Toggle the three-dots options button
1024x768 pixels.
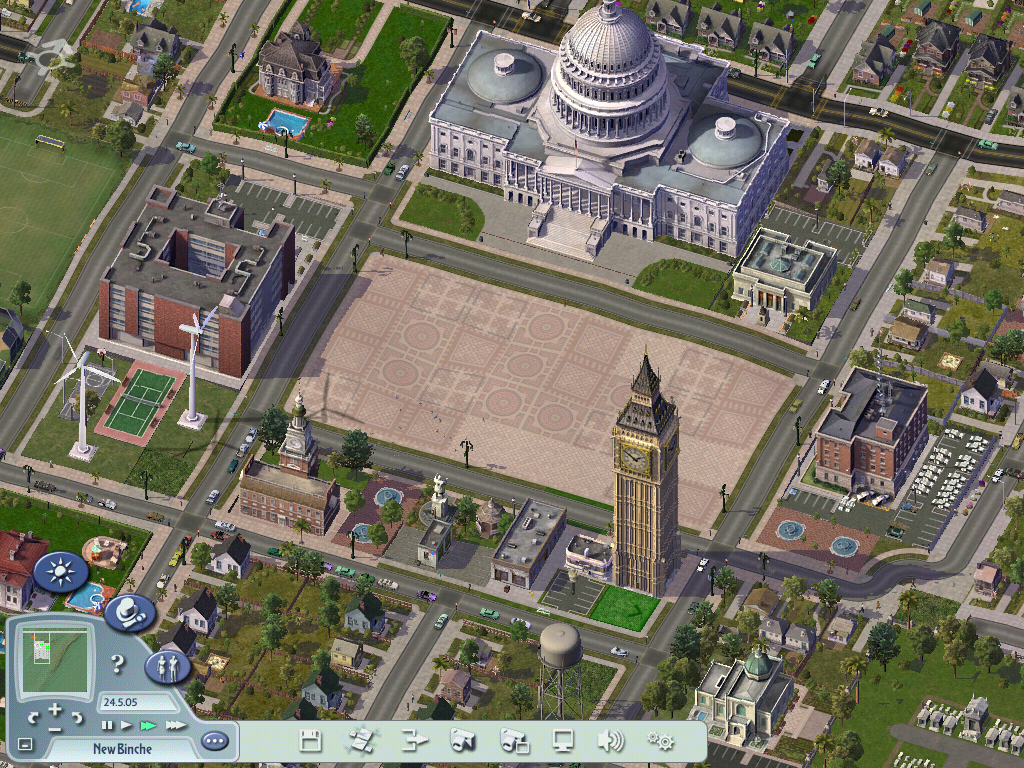pos(214,741)
